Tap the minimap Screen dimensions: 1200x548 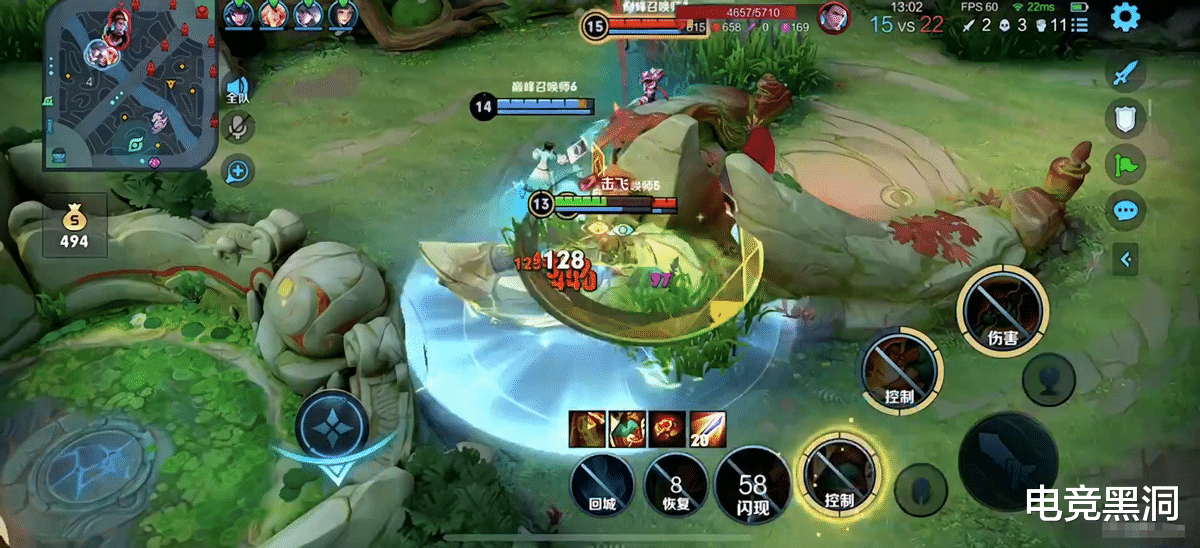tap(128, 85)
